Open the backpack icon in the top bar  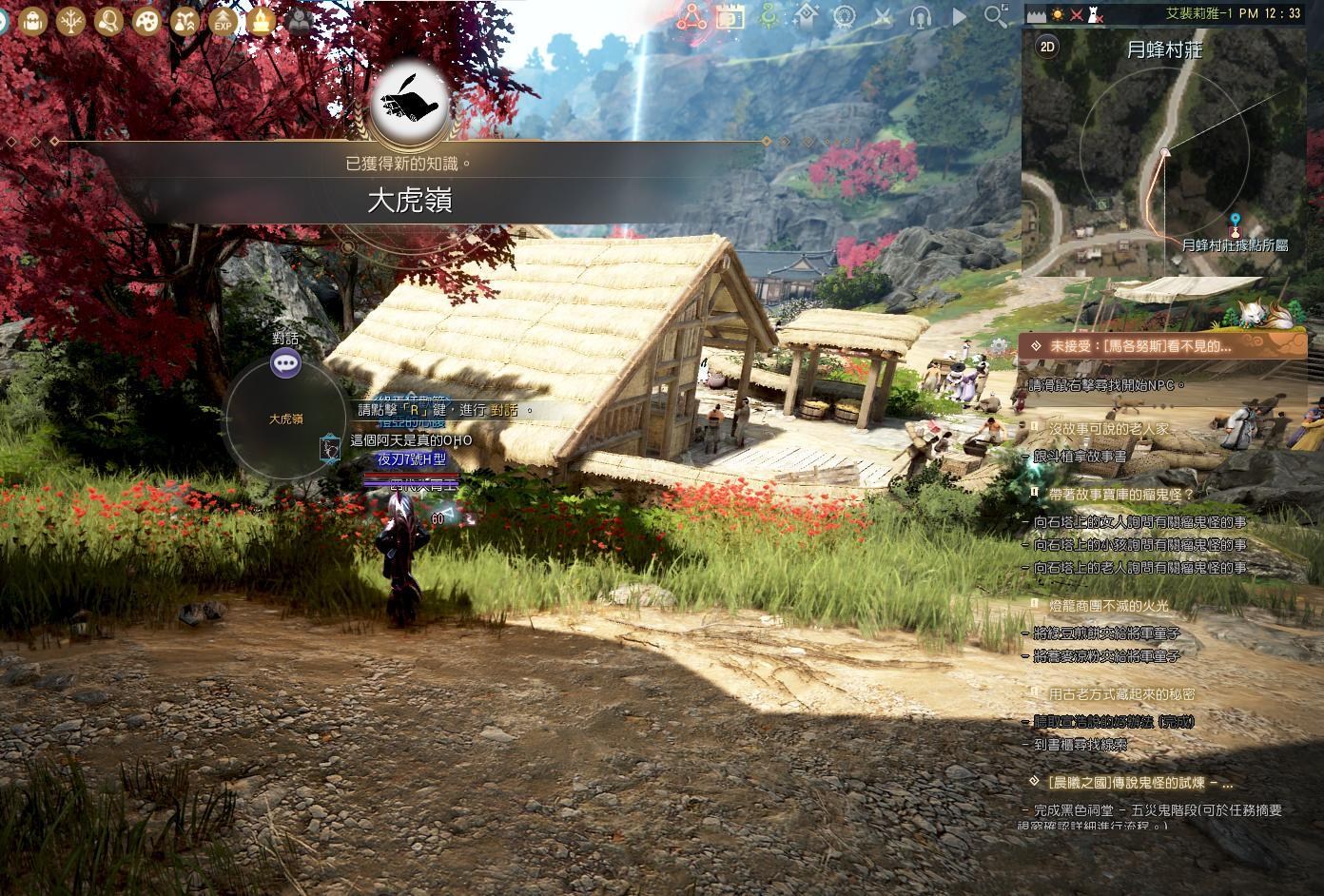click(x=32, y=20)
